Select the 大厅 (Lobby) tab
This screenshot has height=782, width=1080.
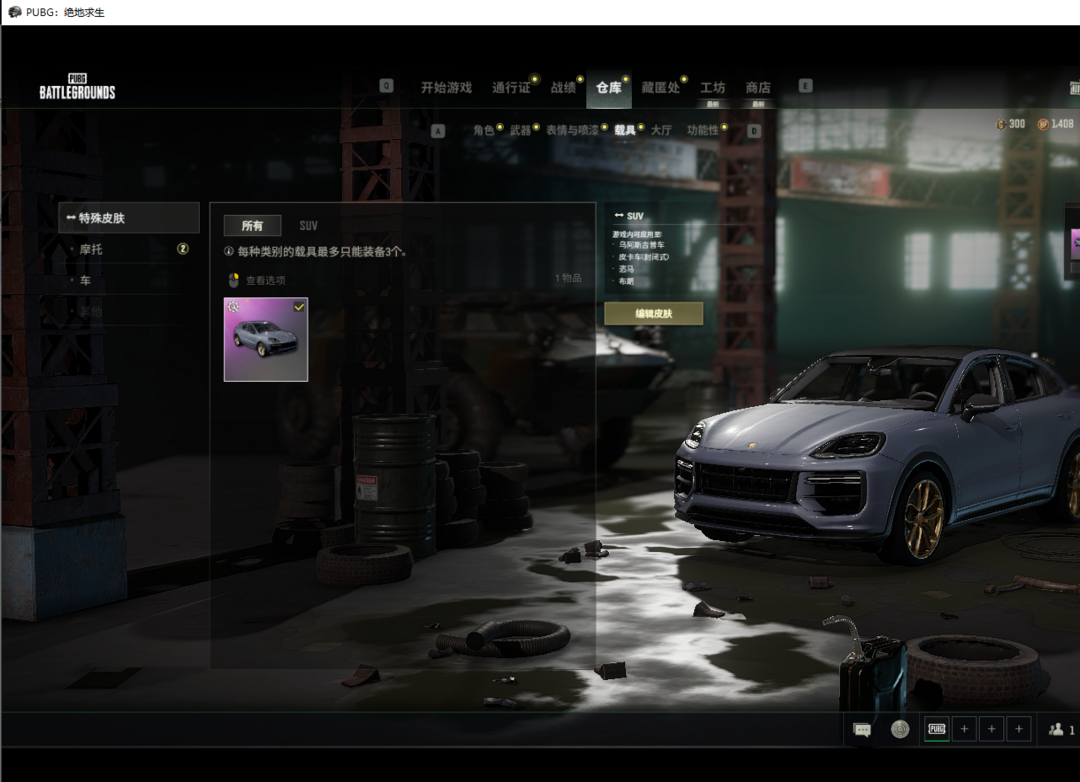point(661,130)
